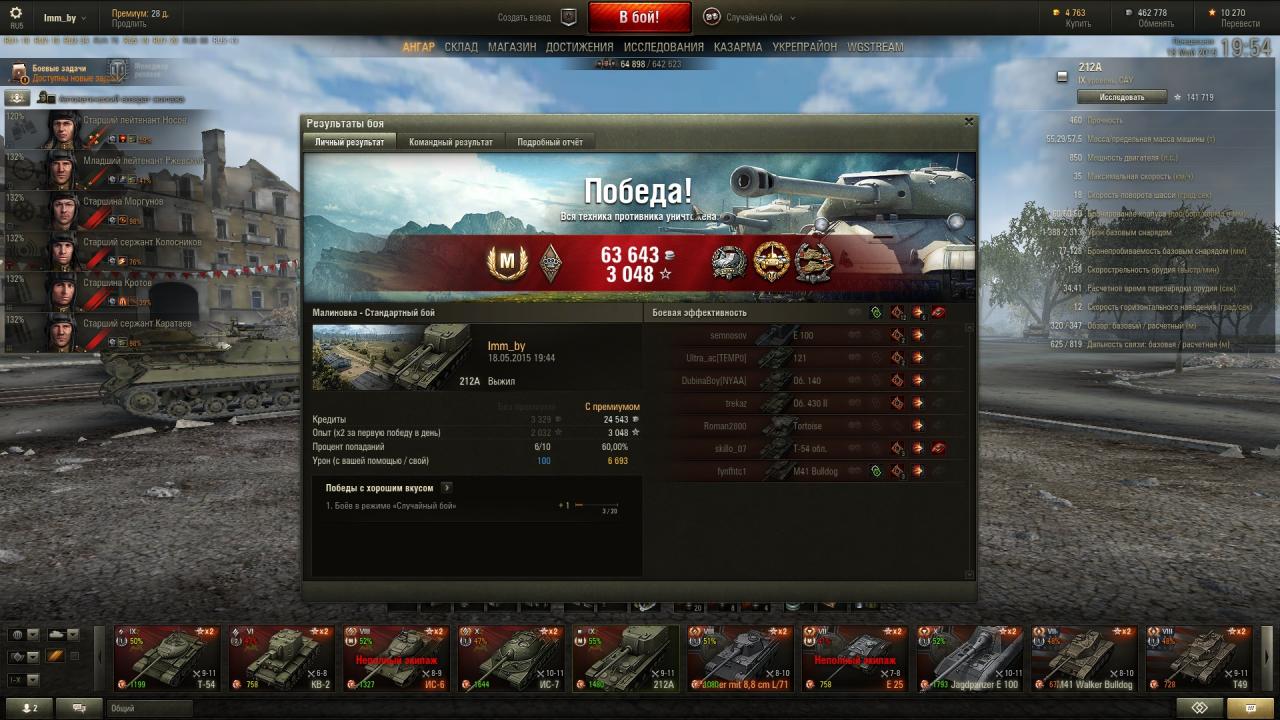The height and width of the screenshot is (720, 1280).
Task: Select the Личный результат tab
Action: tap(349, 142)
